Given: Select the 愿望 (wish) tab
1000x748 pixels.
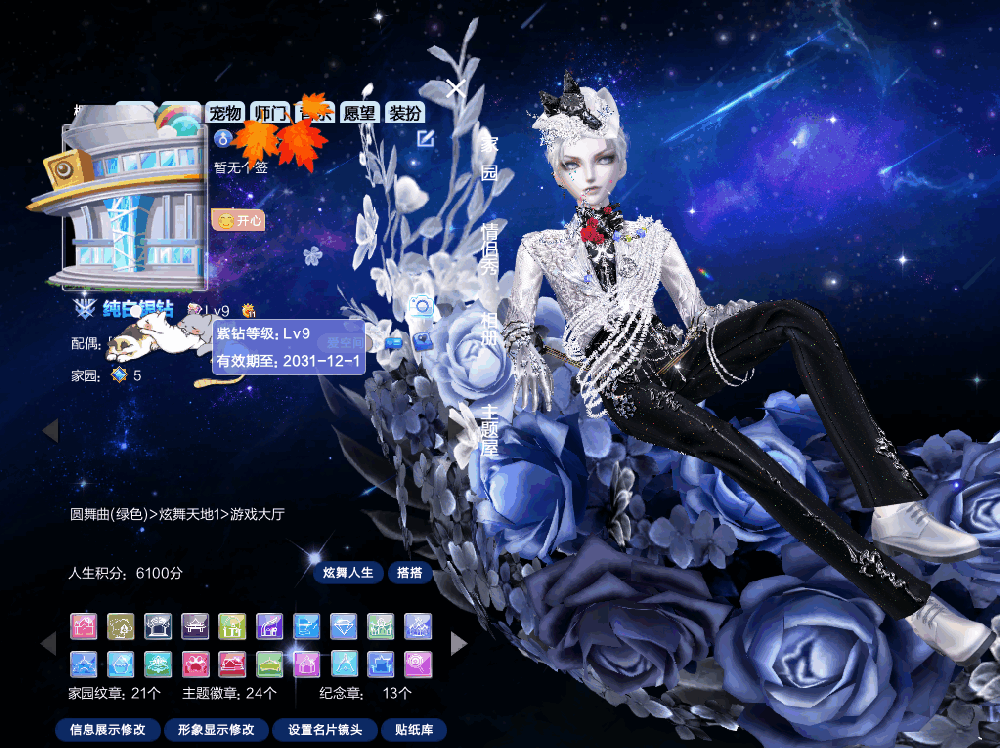Looking at the screenshot, I should [x=359, y=113].
